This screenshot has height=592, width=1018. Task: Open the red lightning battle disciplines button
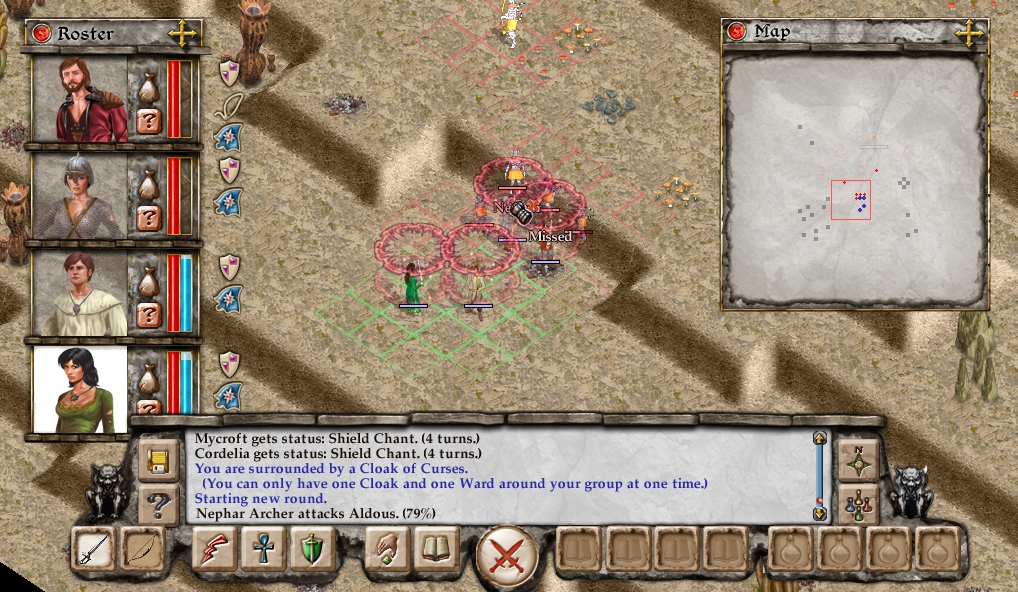215,550
